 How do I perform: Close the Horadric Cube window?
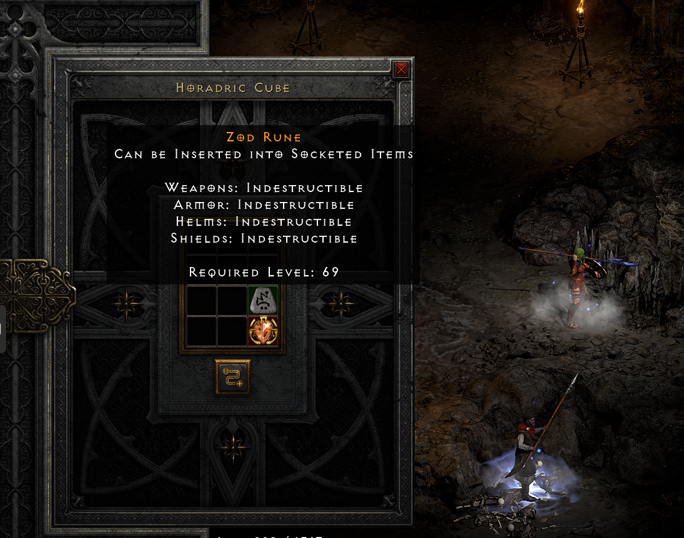(x=401, y=70)
